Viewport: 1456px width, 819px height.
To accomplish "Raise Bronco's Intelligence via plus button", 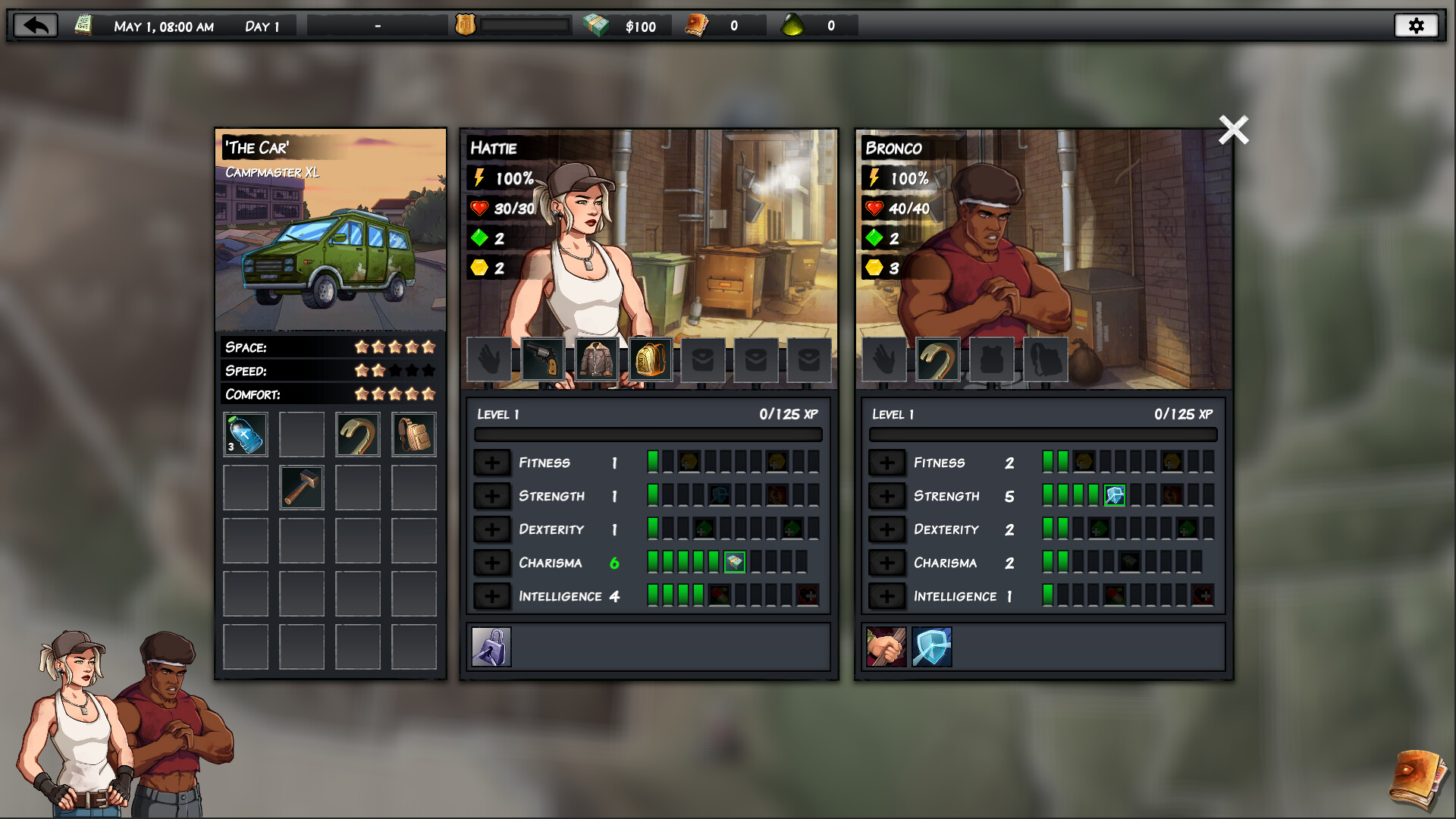I will click(x=887, y=596).
